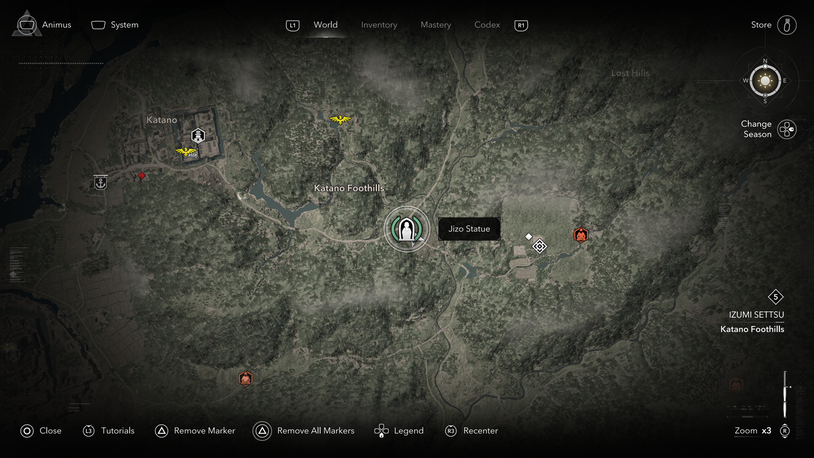The width and height of the screenshot is (814, 458).
Task: Choose Remove Marker
Action: (195, 431)
